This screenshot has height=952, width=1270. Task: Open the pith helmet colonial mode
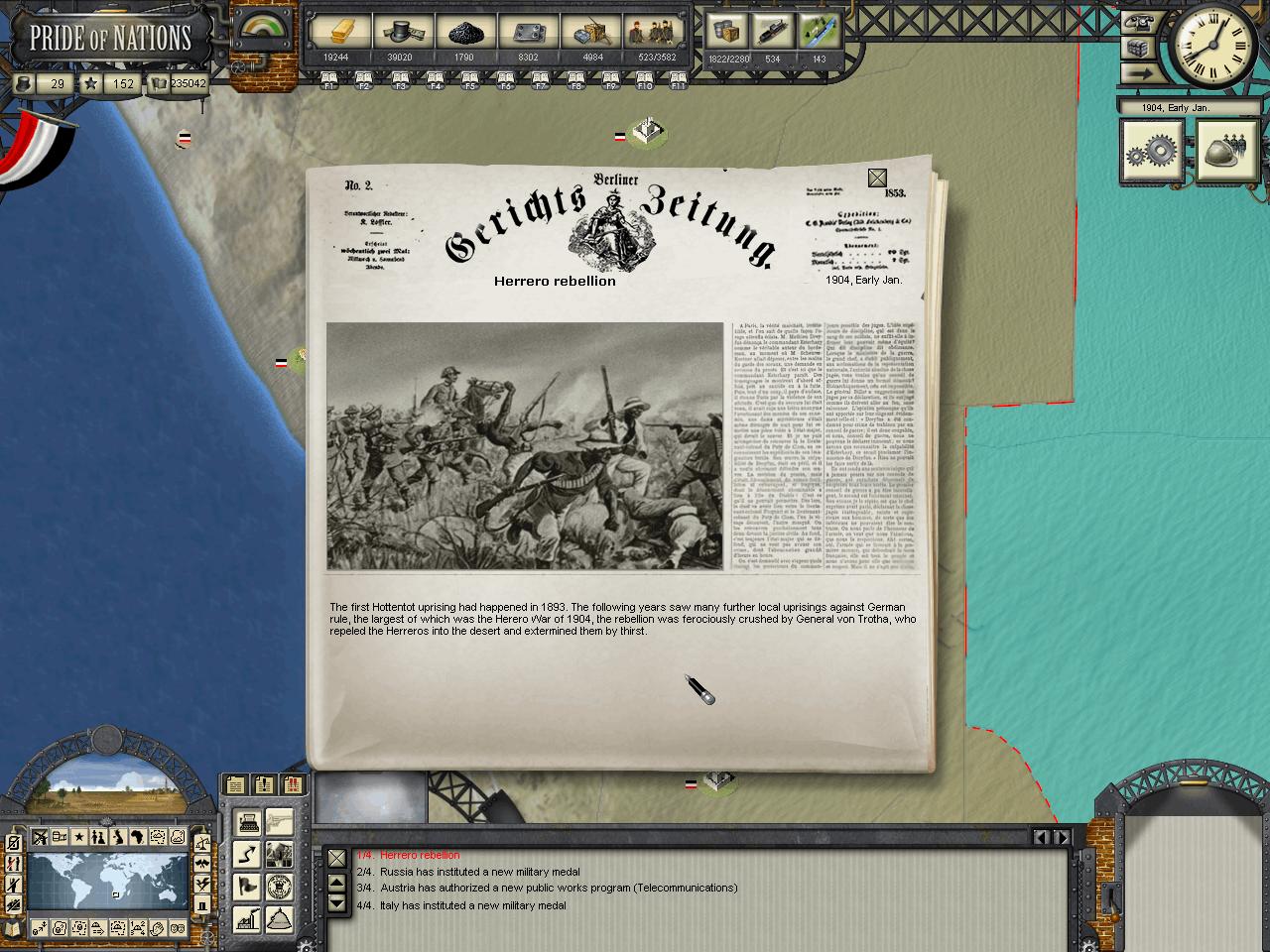coord(280,918)
